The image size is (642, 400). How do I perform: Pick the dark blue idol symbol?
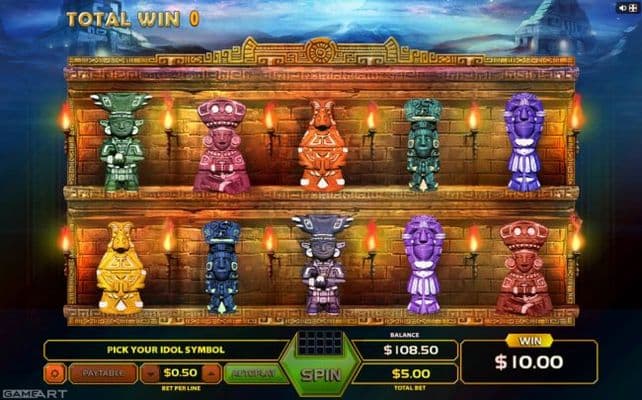coord(221,267)
